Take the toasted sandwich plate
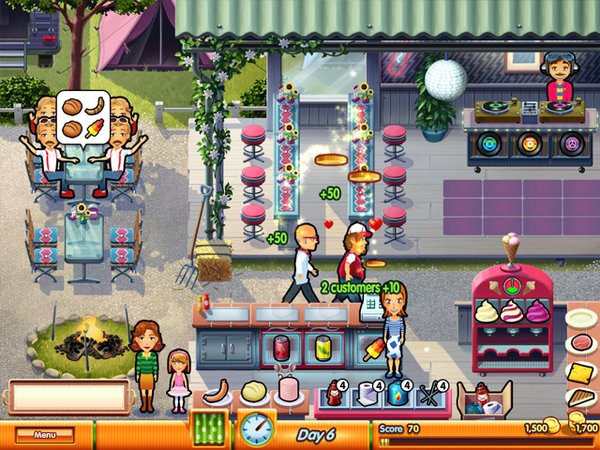This screenshot has height=450, width=600. coord(581,400)
